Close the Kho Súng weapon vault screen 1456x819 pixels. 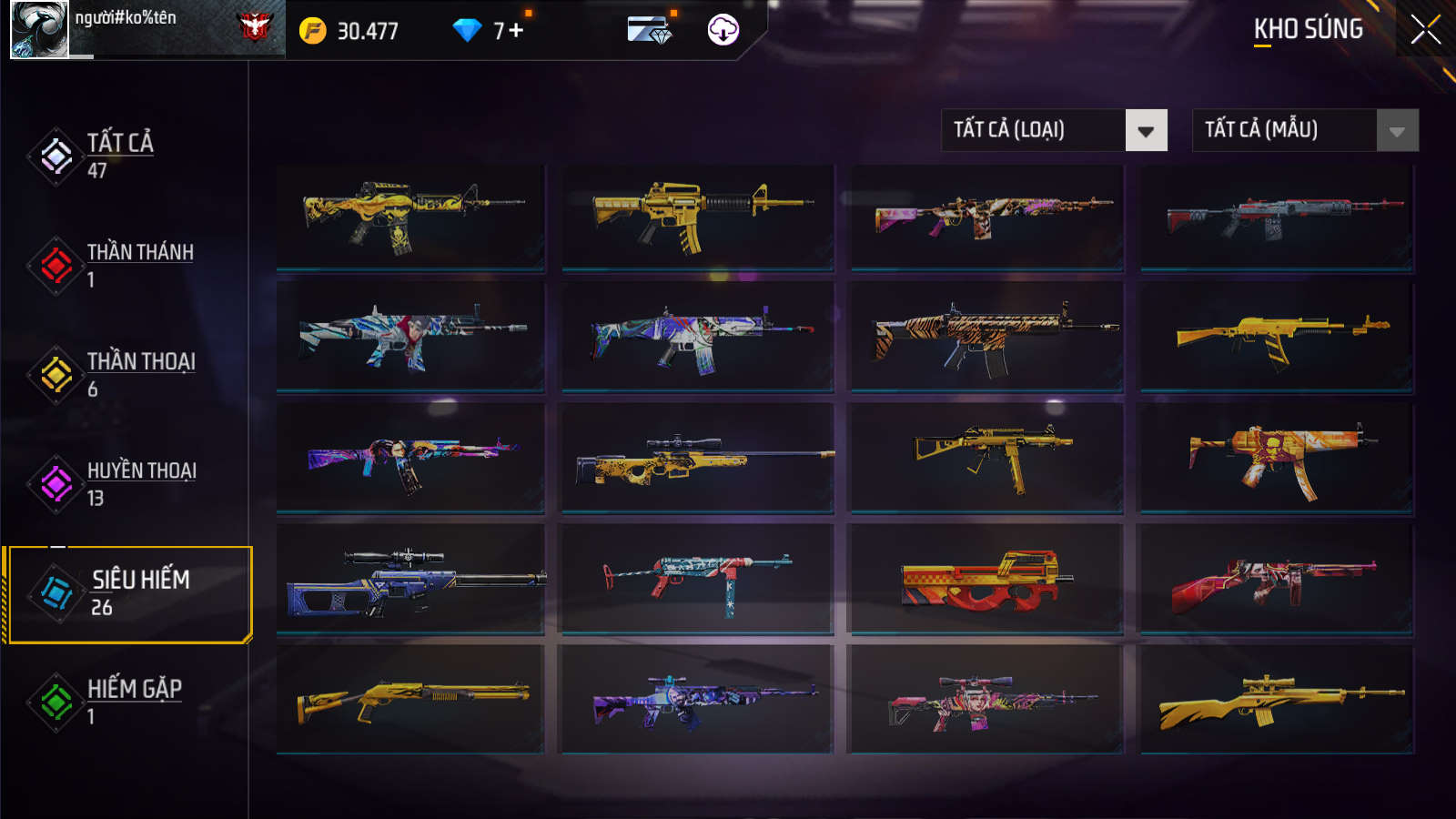(1425, 29)
